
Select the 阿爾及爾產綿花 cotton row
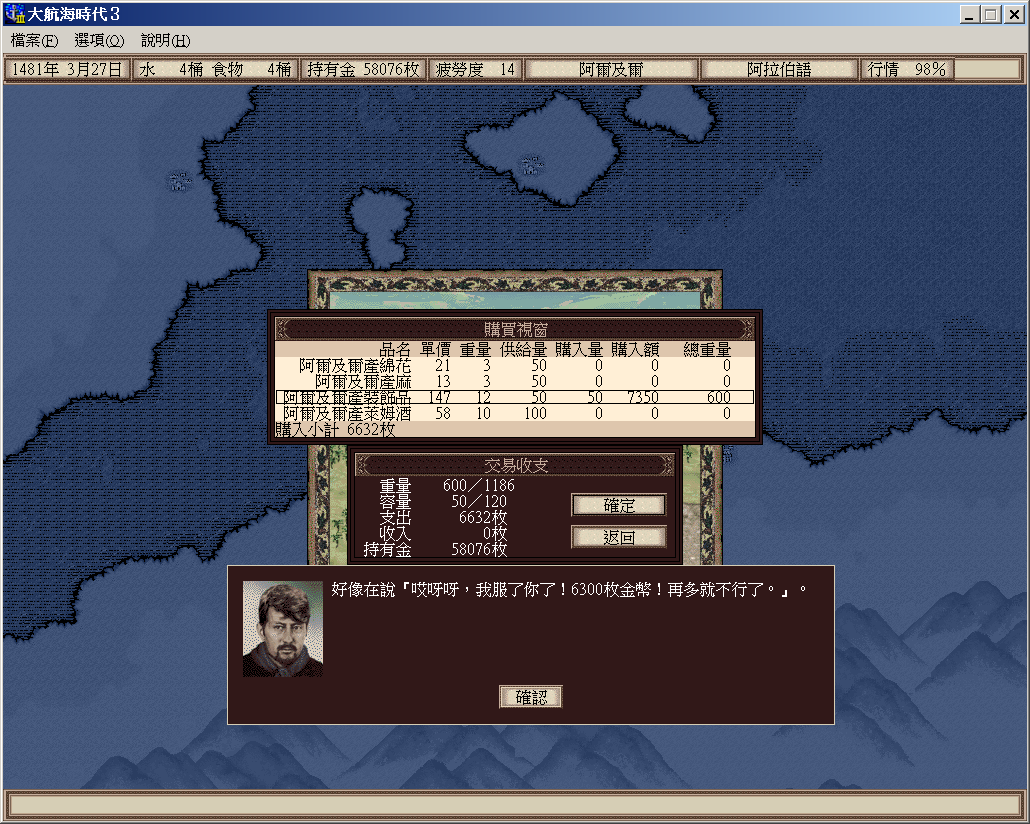514,366
